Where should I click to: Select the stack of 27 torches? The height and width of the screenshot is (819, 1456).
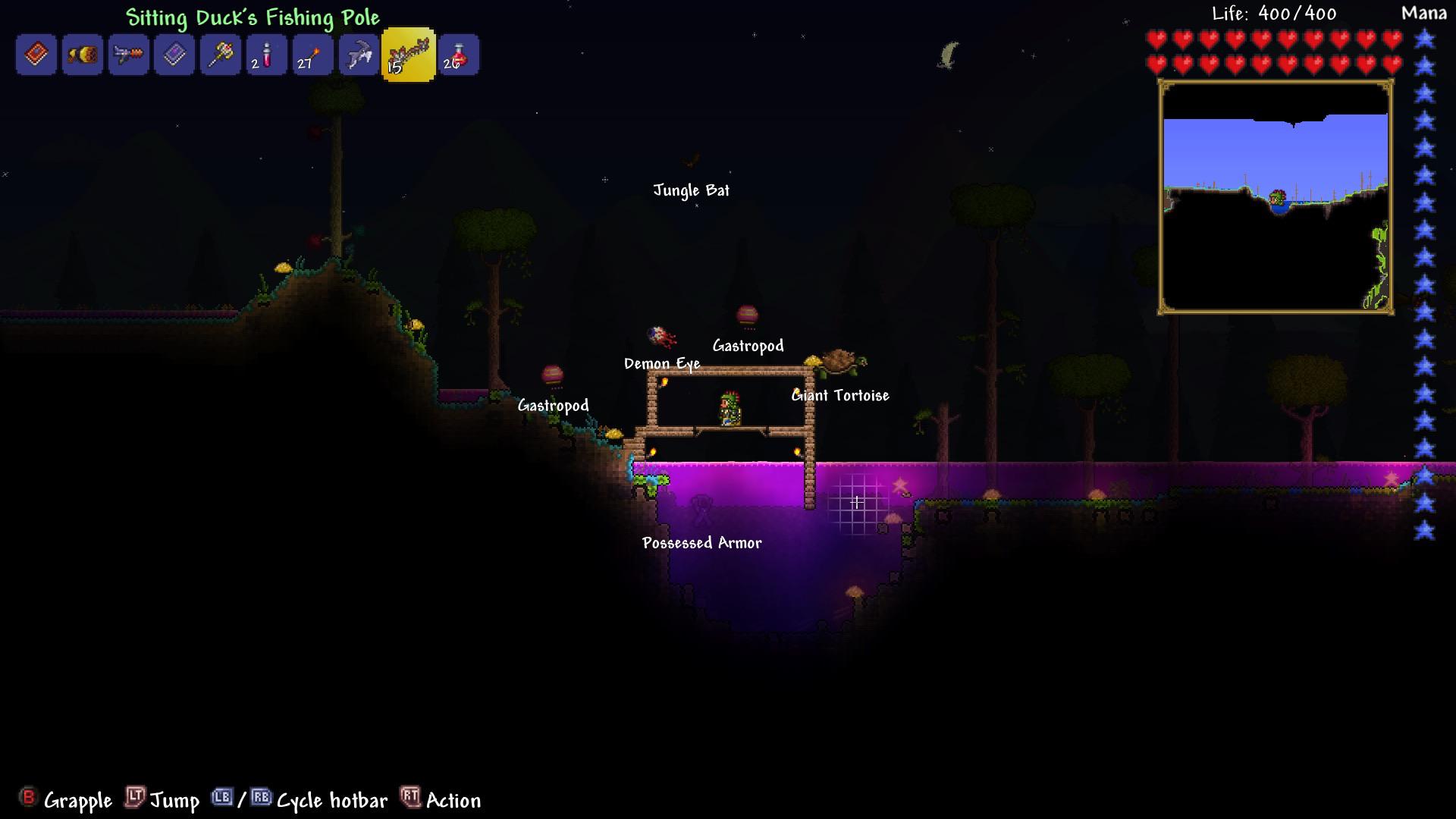(x=312, y=54)
